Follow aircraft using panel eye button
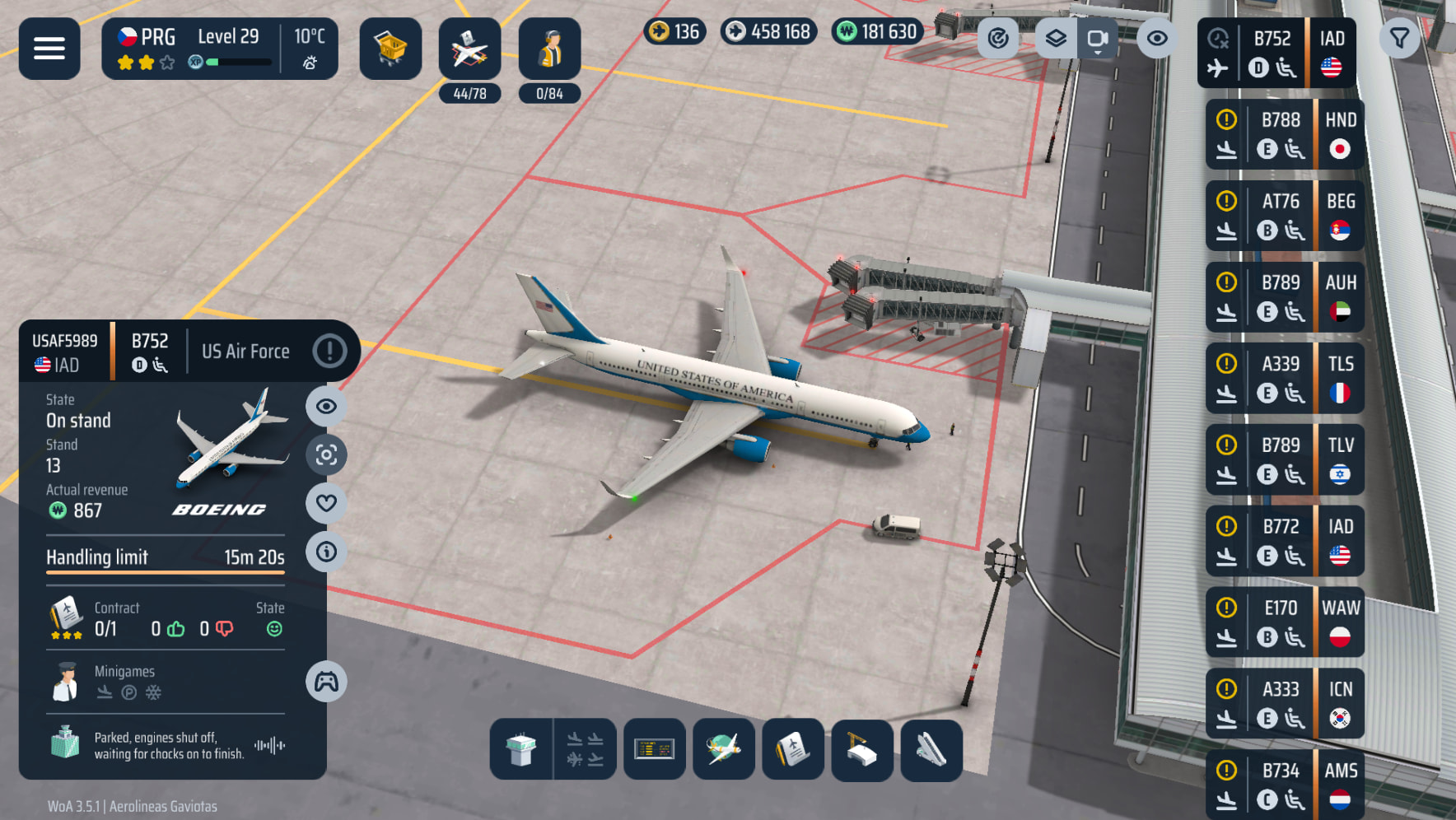 click(x=326, y=406)
